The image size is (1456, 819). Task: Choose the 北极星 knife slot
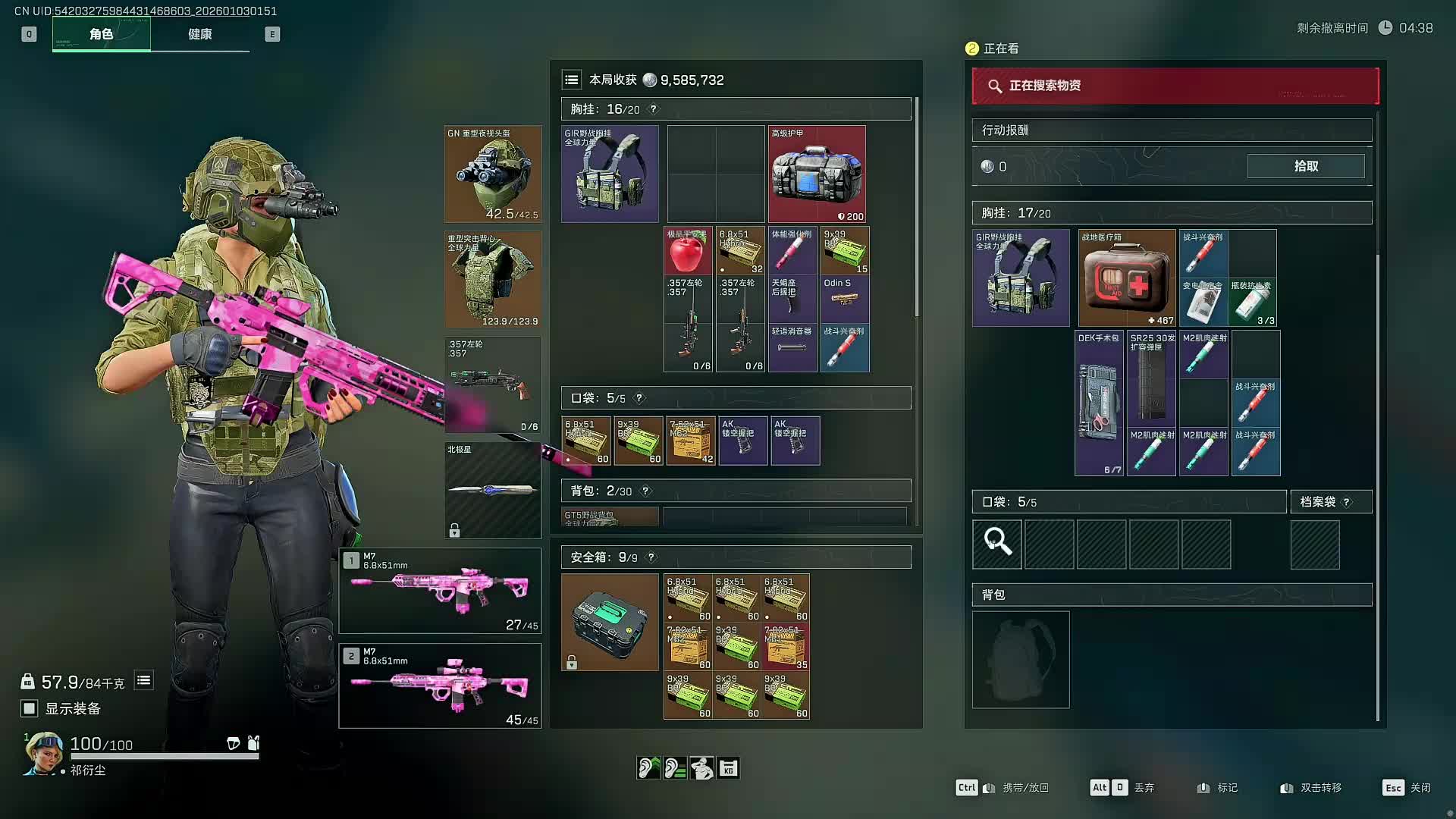[493, 490]
